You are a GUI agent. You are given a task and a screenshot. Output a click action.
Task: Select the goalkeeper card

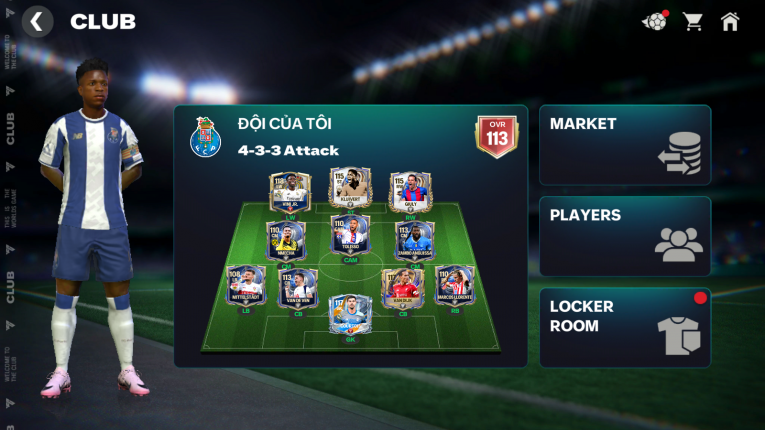point(350,314)
